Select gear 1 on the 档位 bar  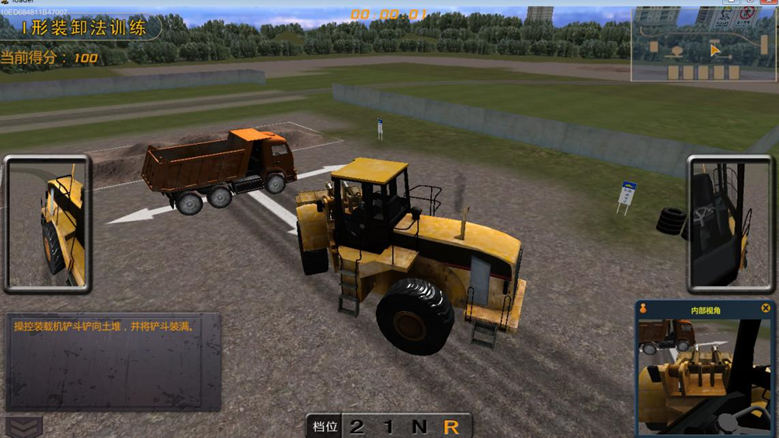click(x=388, y=427)
